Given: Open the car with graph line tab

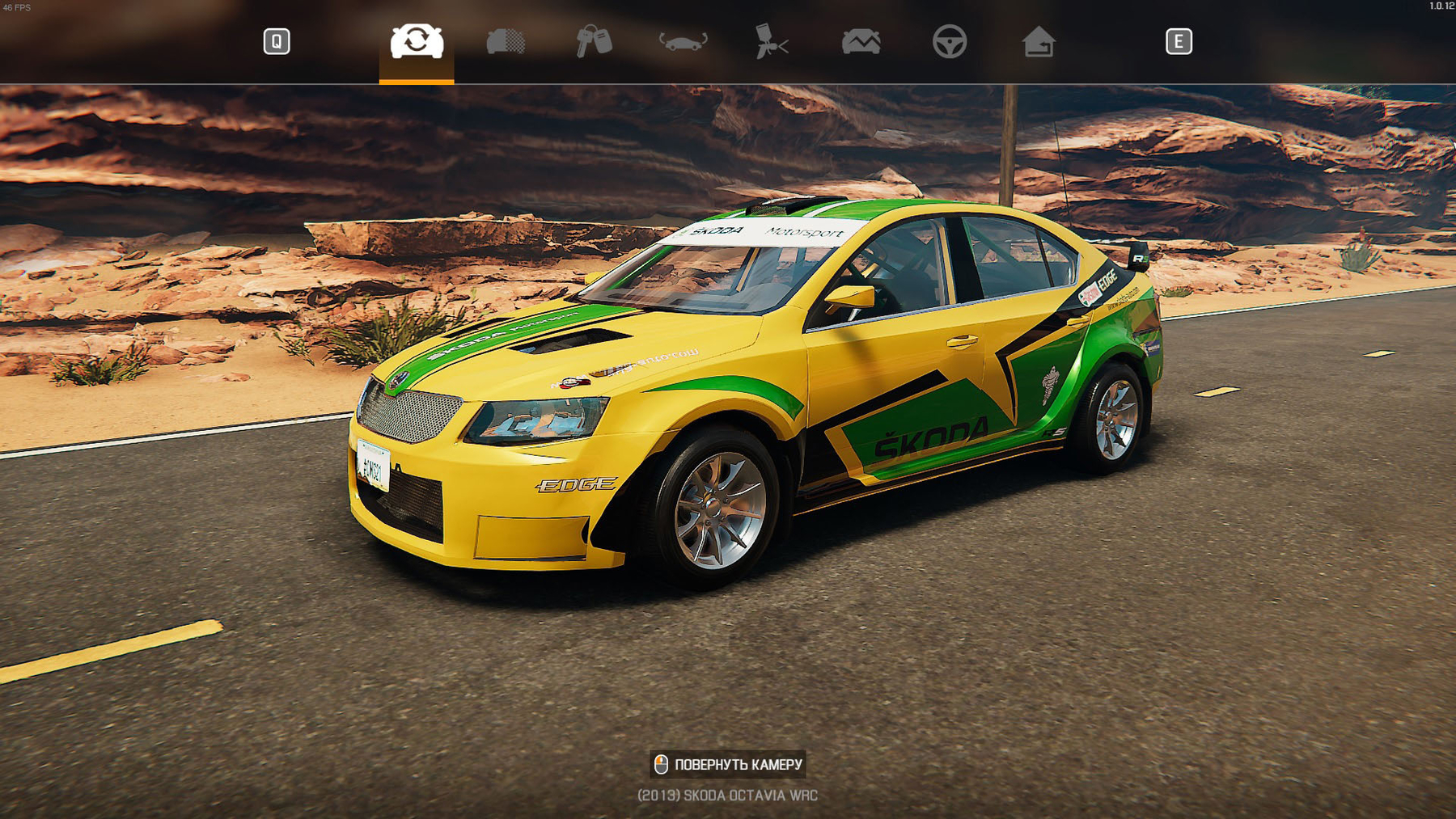Looking at the screenshot, I should pyautogui.click(x=861, y=41).
